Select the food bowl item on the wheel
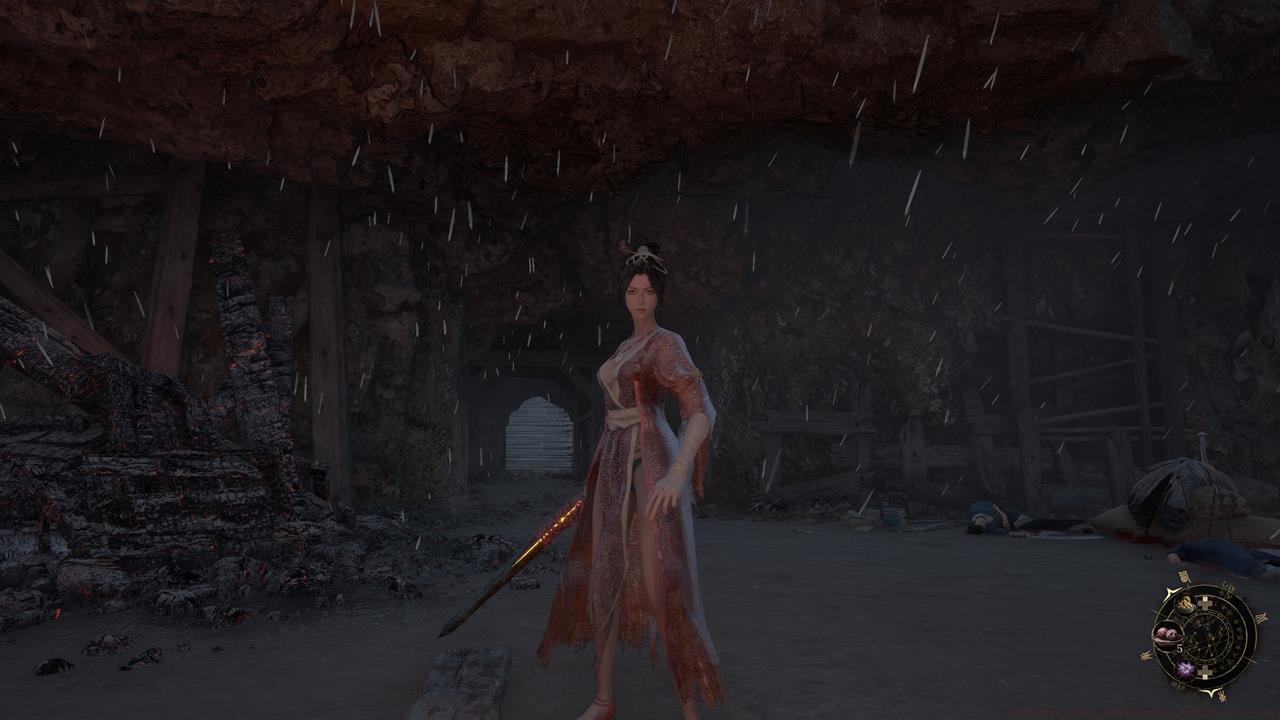The height and width of the screenshot is (720, 1280). [1185, 605]
